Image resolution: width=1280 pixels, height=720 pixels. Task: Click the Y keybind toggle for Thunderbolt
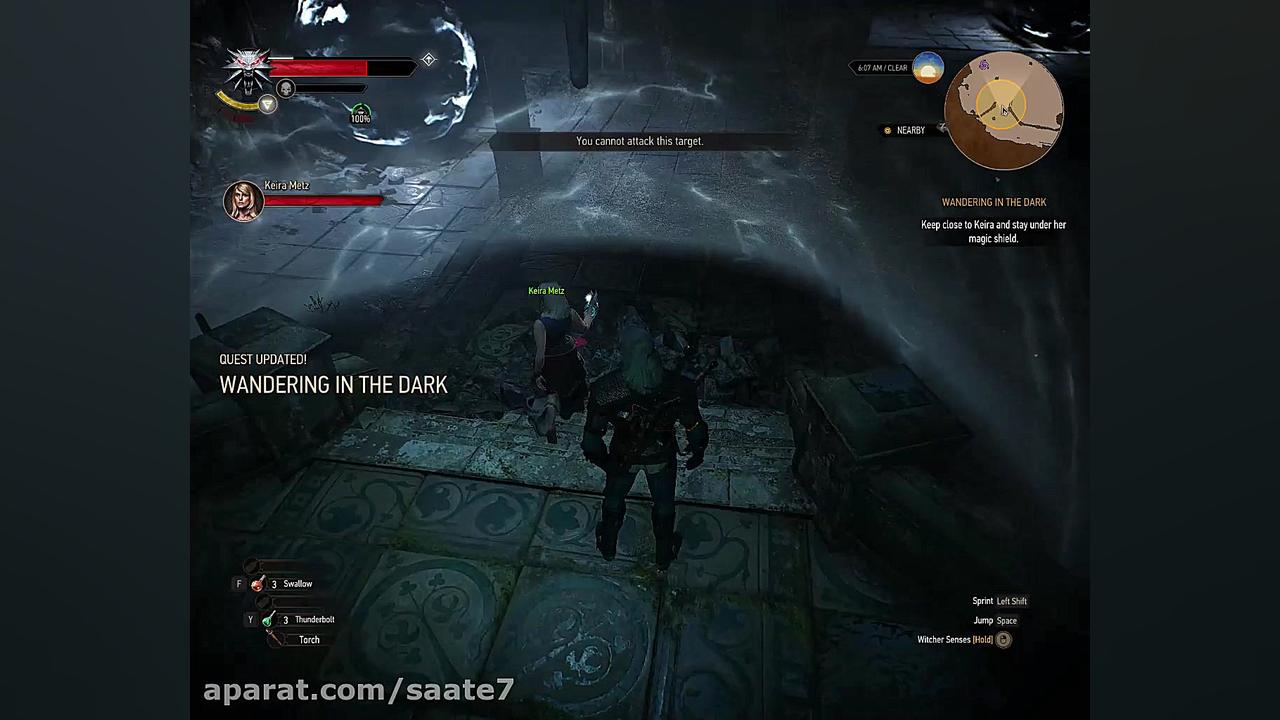250,619
